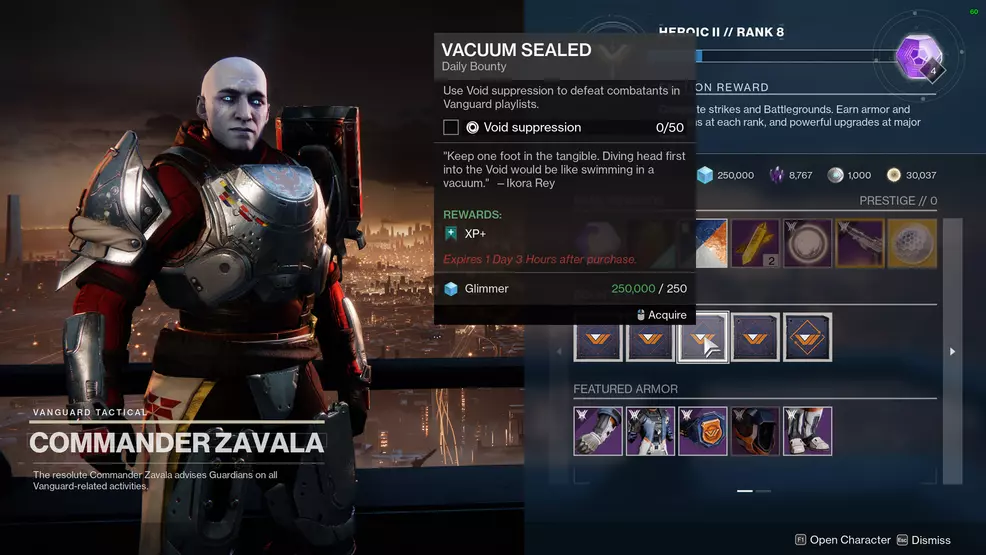
Task: Select the featured class item with orange emblem
Action: [703, 430]
